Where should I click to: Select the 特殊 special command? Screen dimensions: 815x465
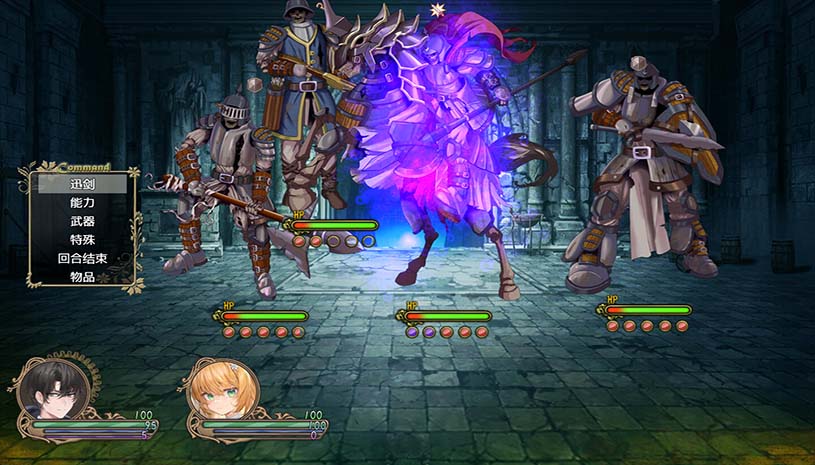point(83,240)
